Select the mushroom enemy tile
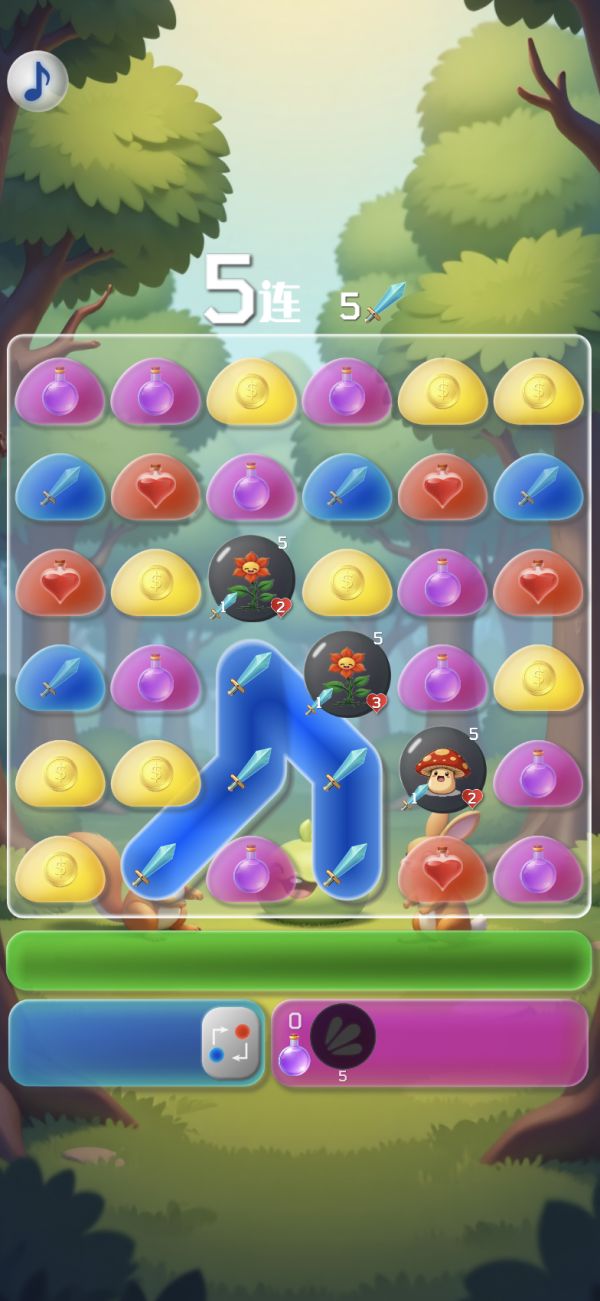600x1301 pixels. click(x=442, y=770)
